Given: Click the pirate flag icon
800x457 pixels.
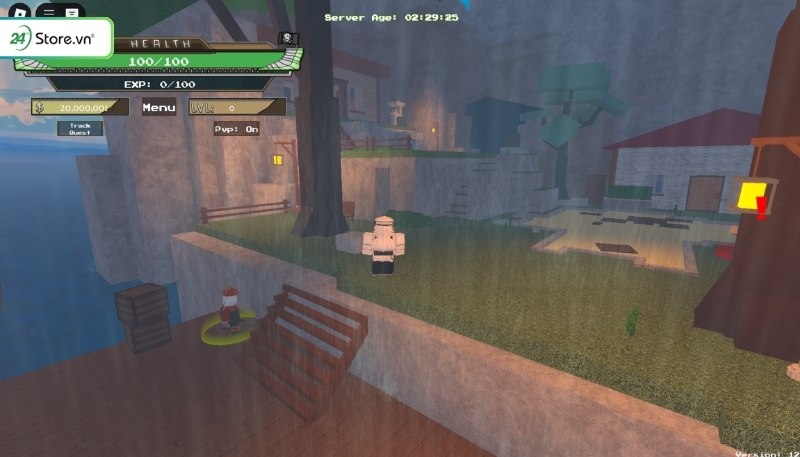Looking at the screenshot, I should tap(287, 40).
